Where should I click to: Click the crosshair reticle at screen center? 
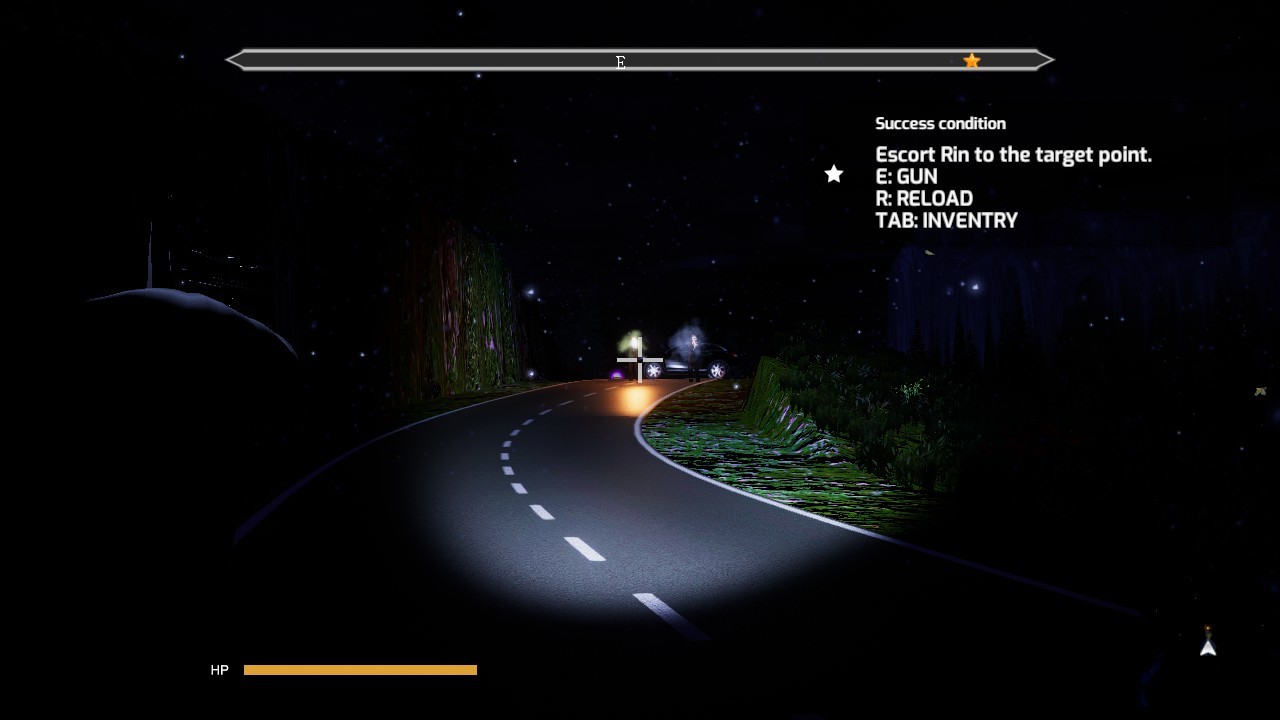coord(640,360)
